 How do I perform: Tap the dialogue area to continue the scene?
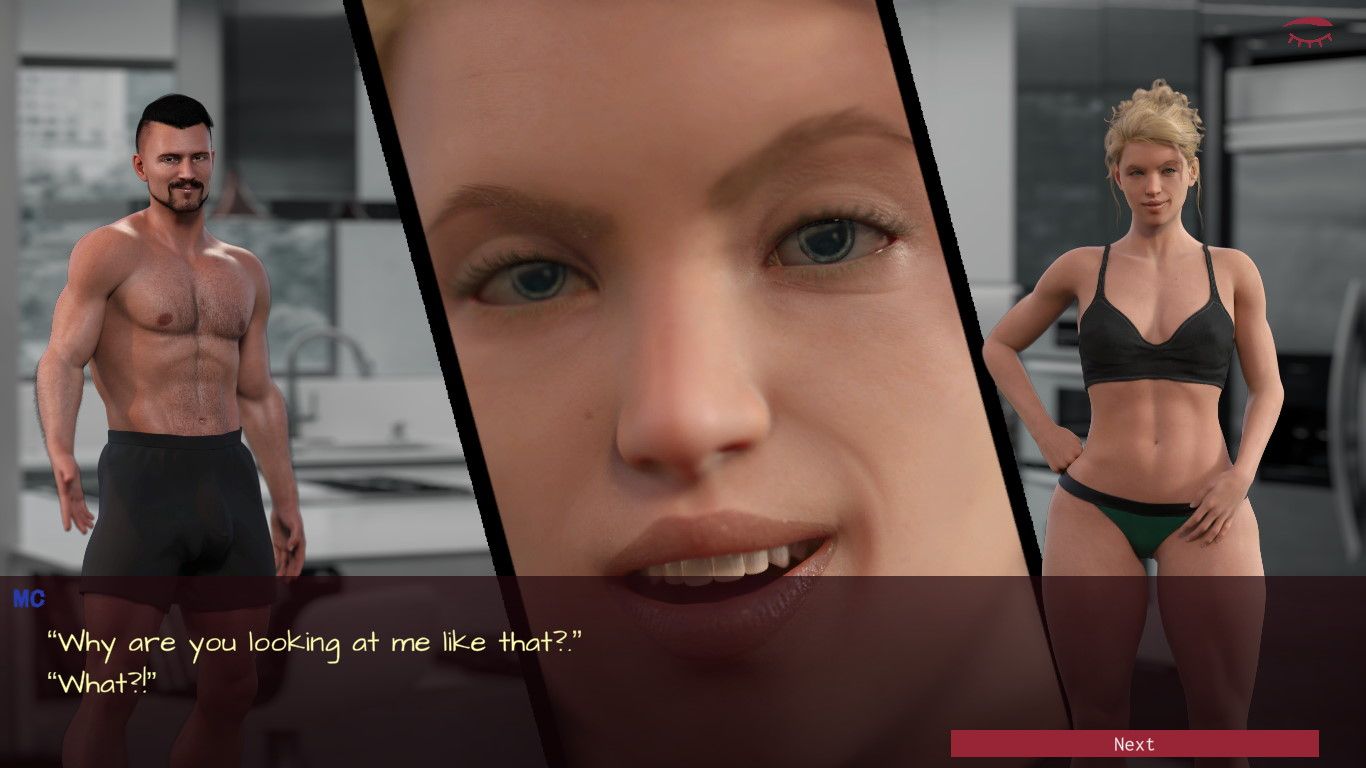pos(500,660)
